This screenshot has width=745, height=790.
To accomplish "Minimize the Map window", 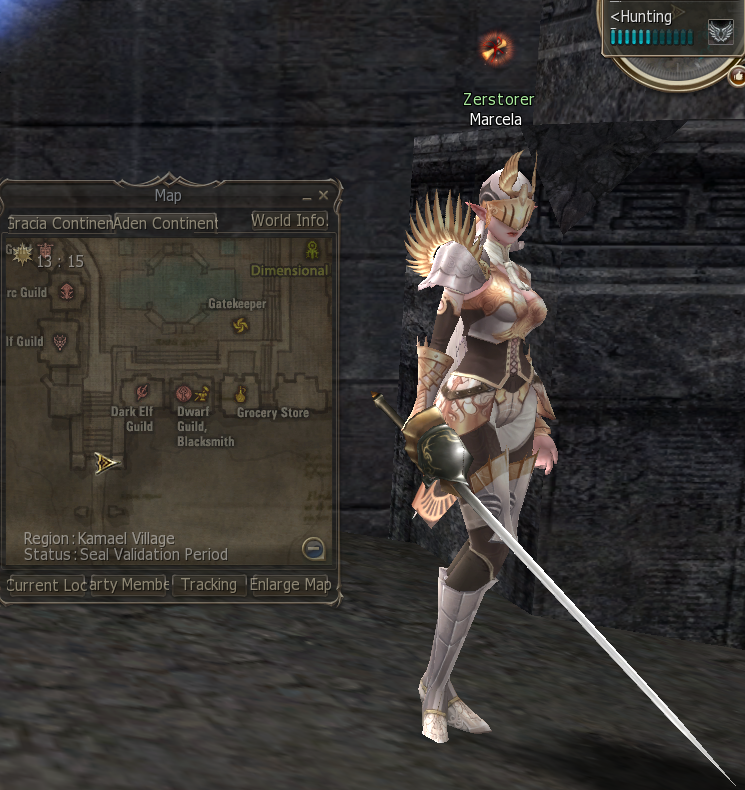I will pyautogui.click(x=307, y=197).
